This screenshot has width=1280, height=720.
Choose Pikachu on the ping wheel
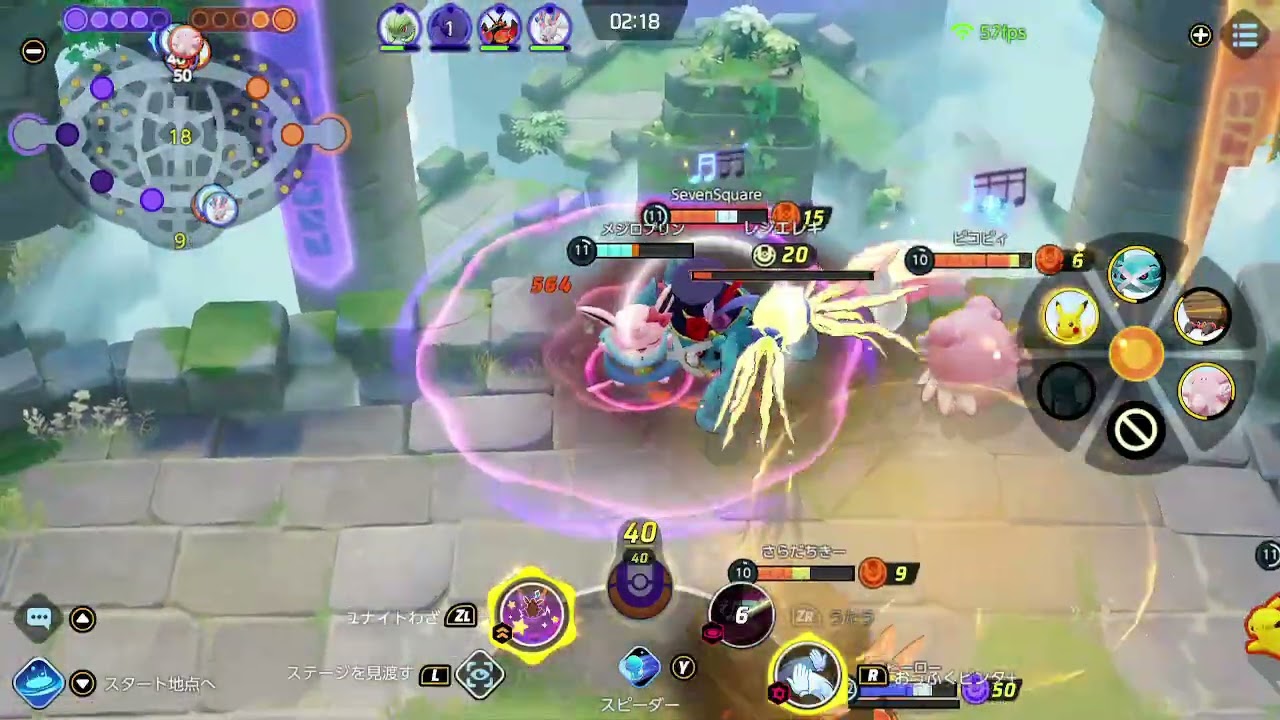[x=1070, y=316]
